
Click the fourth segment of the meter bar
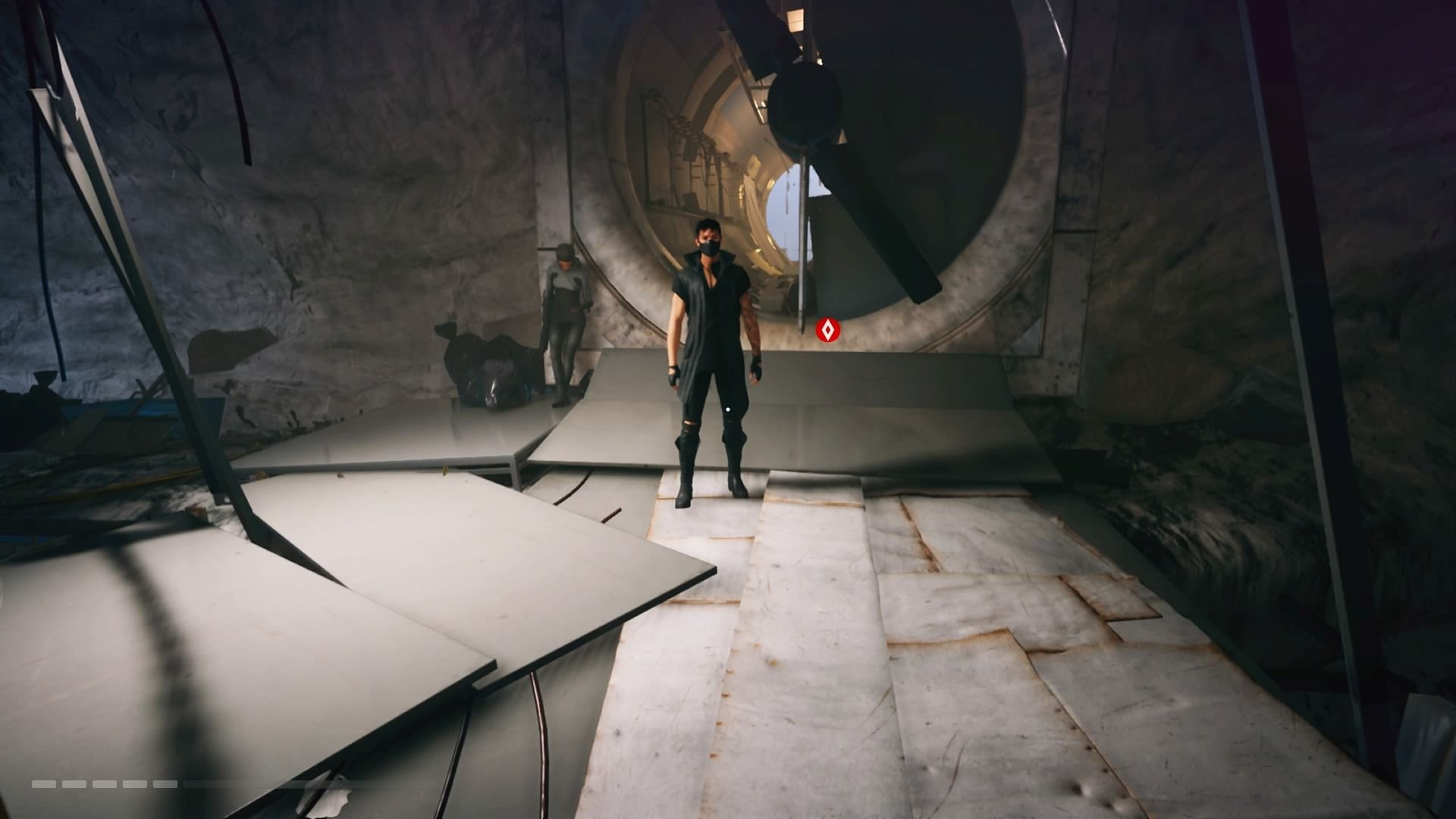(x=135, y=783)
